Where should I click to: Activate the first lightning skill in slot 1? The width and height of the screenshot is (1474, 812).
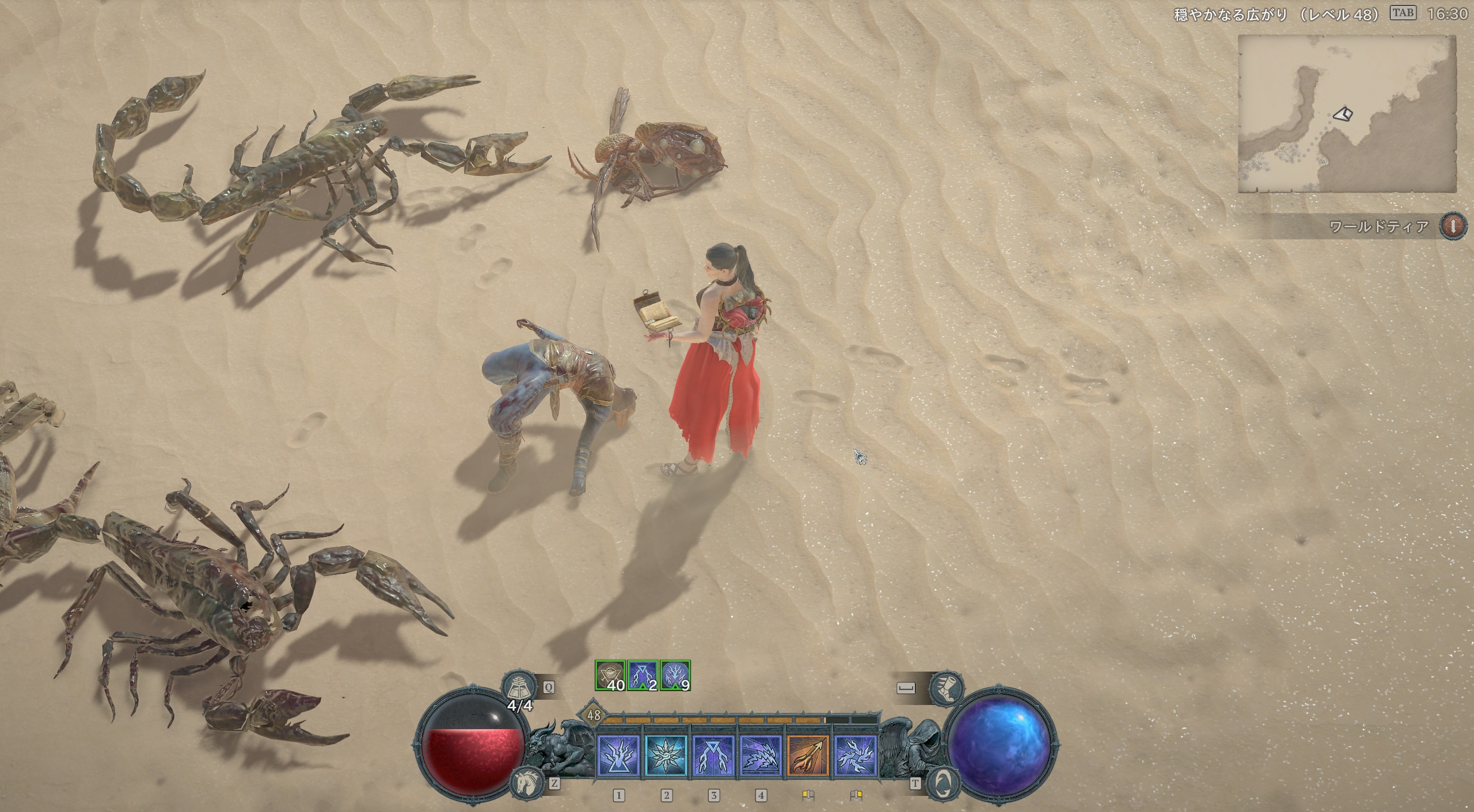[x=618, y=754]
